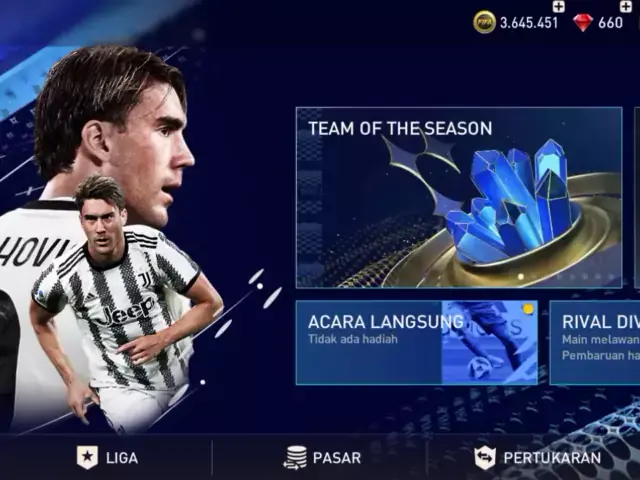Go to the Liga menu

(x=108, y=458)
